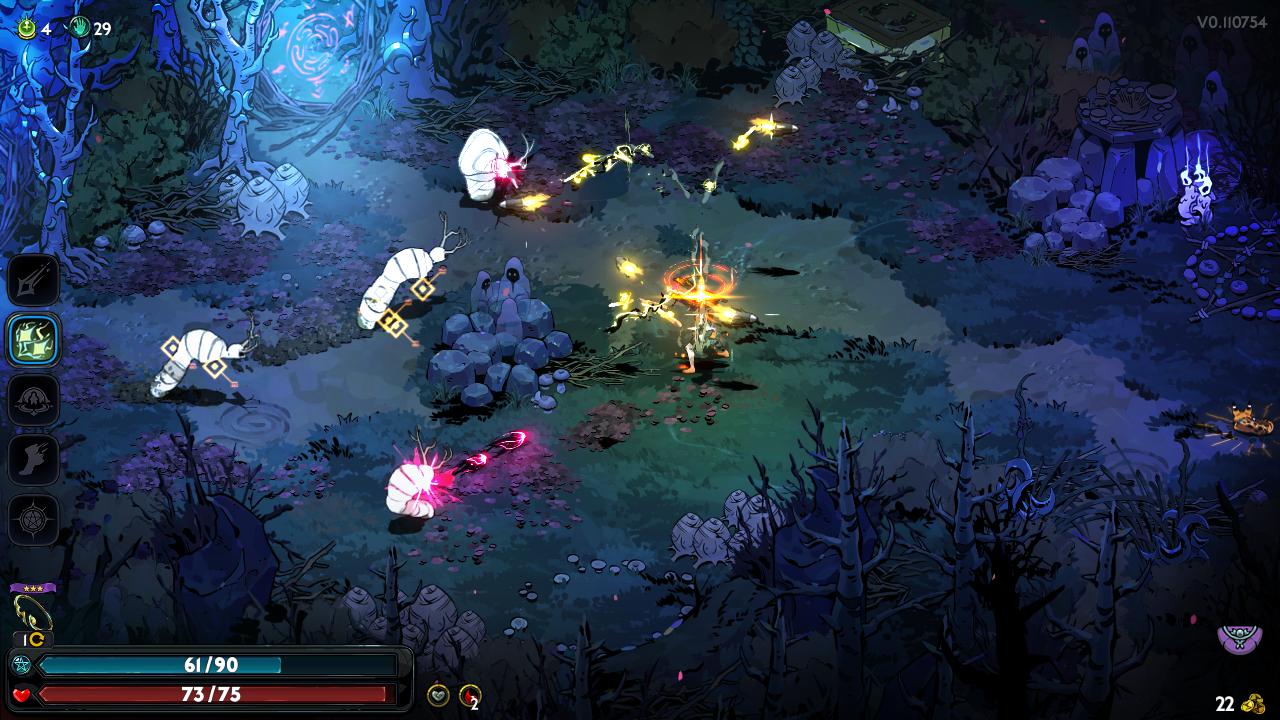Click the gold coins icon
The width and height of the screenshot is (1280, 720).
(x=1253, y=704)
